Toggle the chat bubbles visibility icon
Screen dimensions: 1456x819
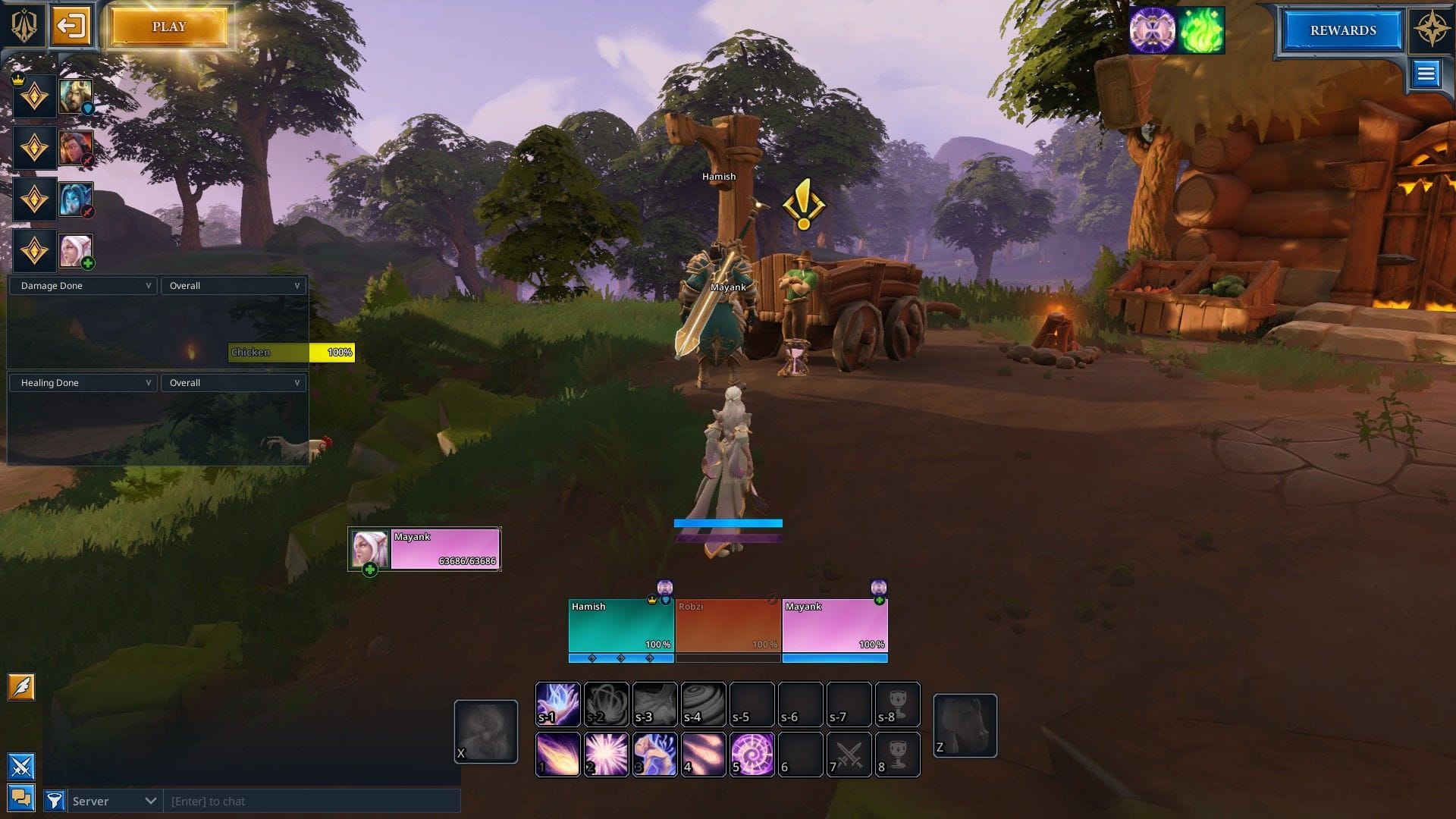pyautogui.click(x=21, y=798)
